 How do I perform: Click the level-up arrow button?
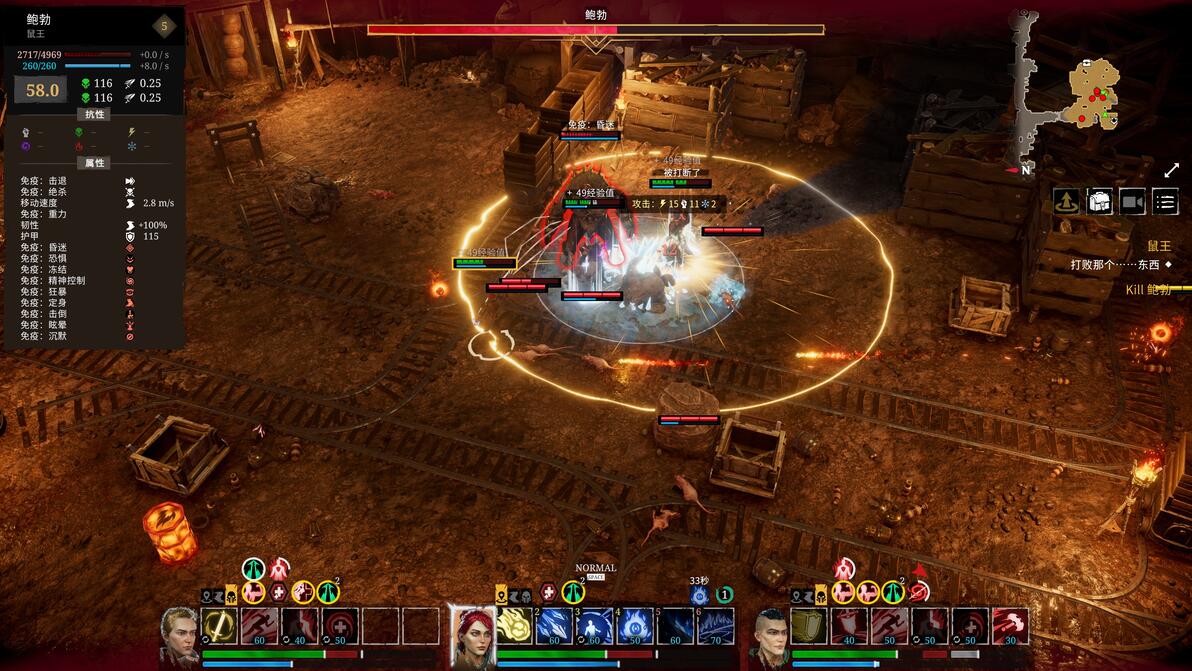point(1065,202)
